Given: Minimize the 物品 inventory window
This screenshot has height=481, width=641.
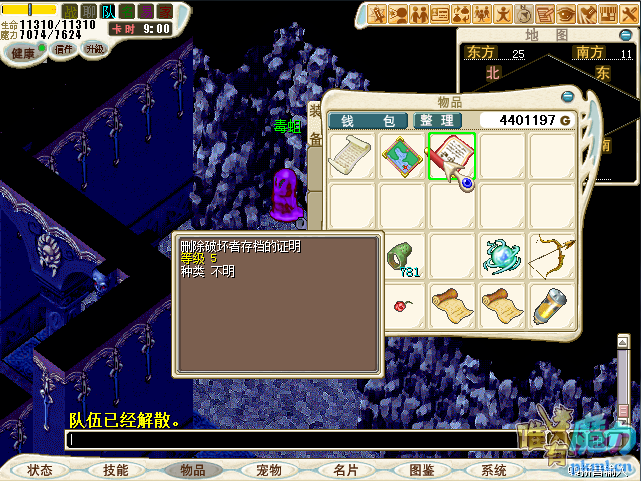Looking at the screenshot, I should [568, 97].
